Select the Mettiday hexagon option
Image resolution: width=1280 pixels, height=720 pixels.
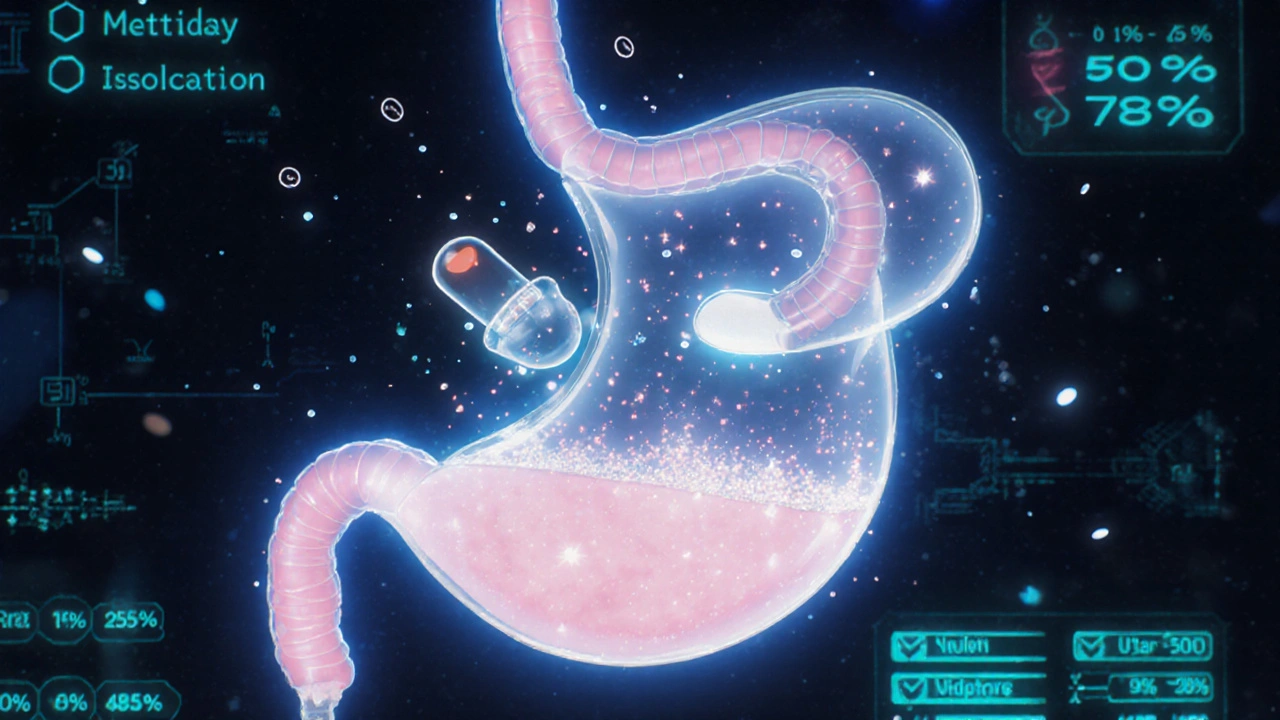[x=67, y=25]
